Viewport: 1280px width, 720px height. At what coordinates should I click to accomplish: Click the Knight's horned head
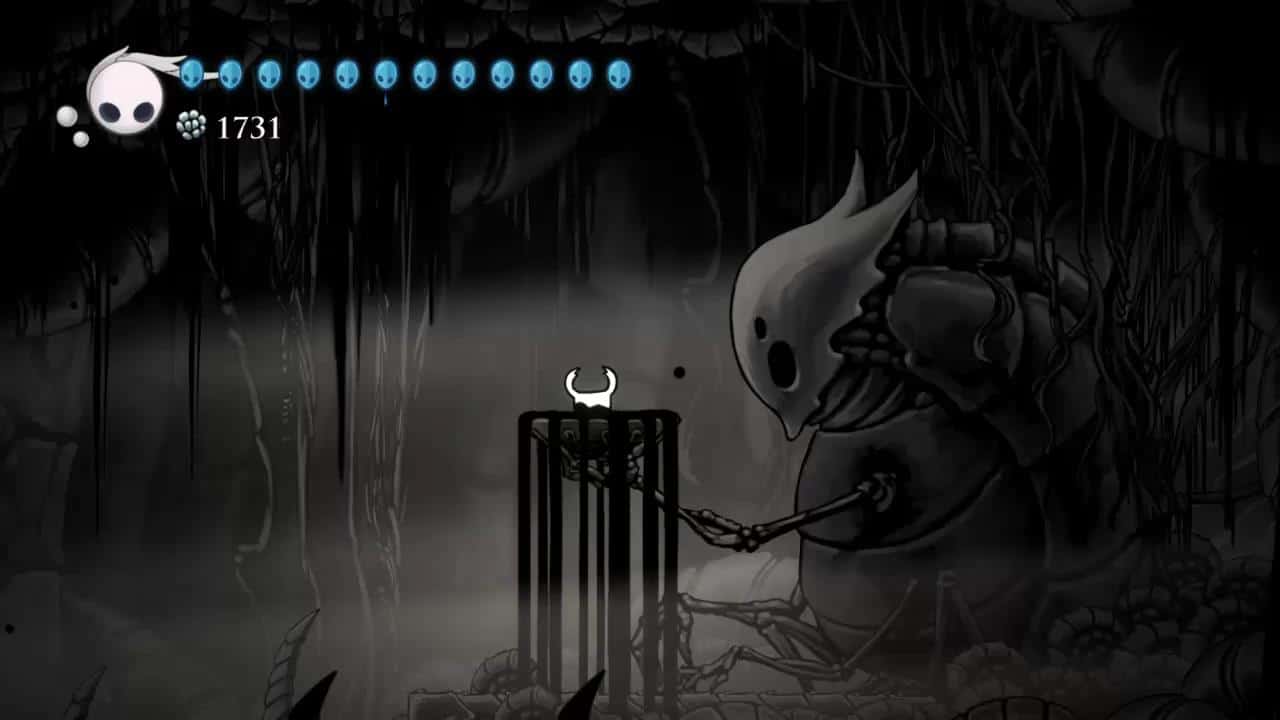pyautogui.click(x=589, y=385)
